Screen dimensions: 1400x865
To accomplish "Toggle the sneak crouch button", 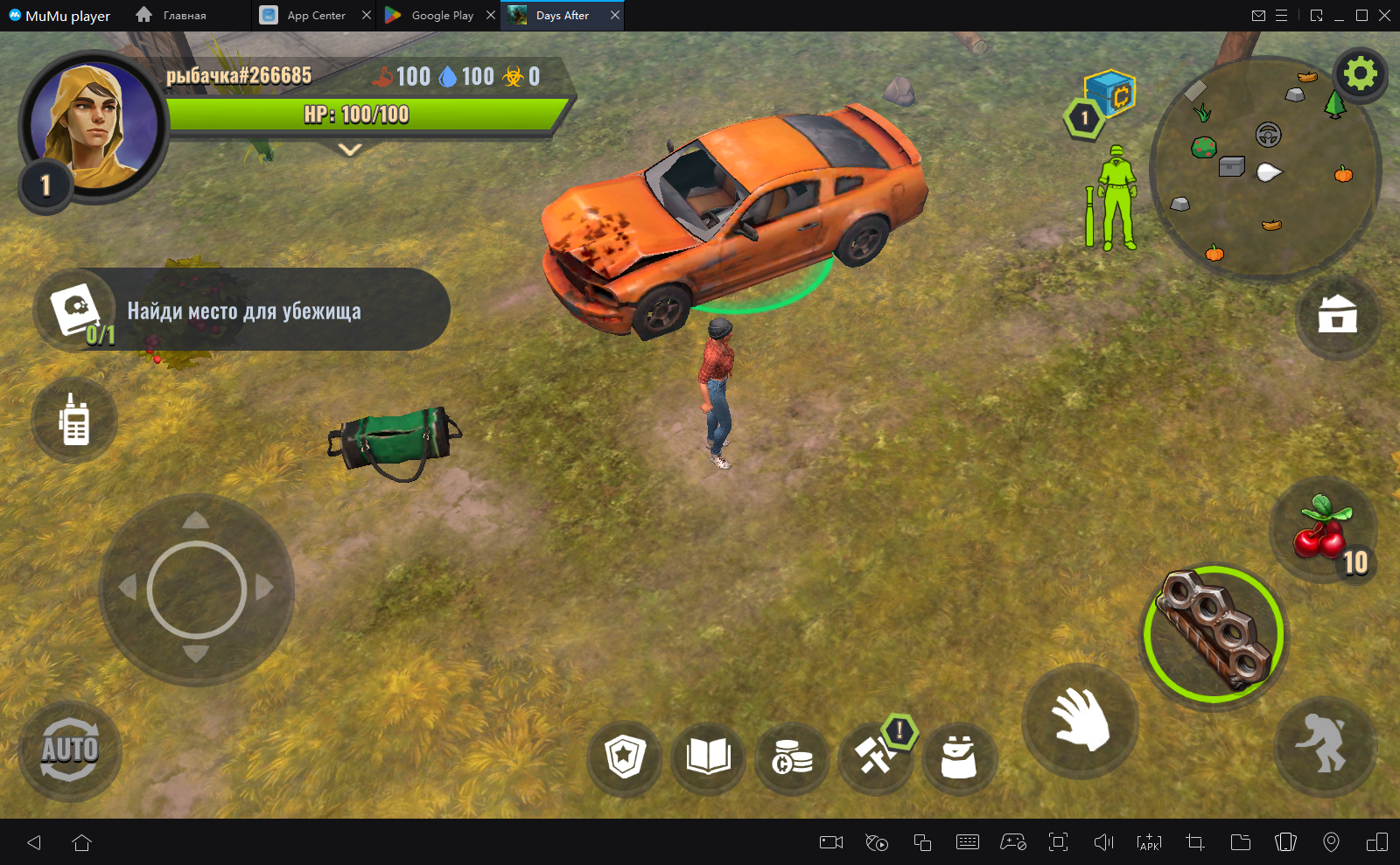I will point(1325,744).
